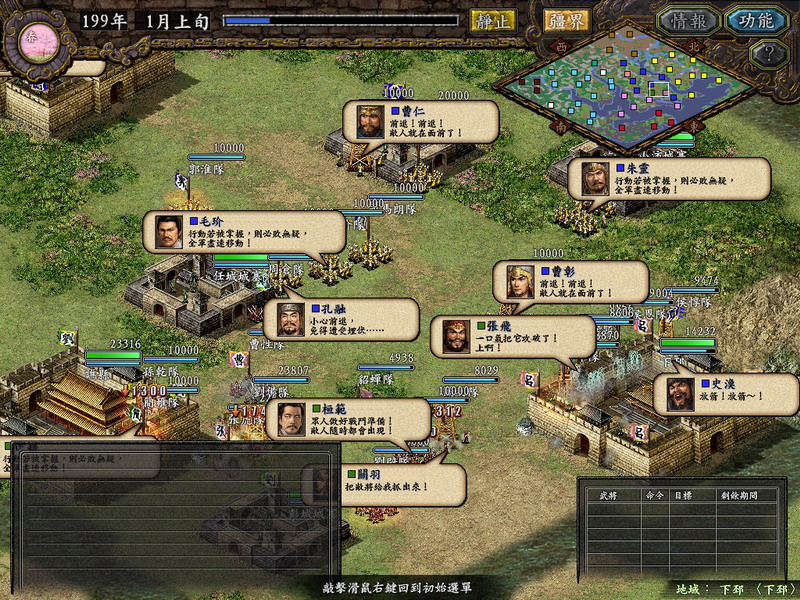
Task: Open the 情報 information menu
Action: [x=689, y=20]
